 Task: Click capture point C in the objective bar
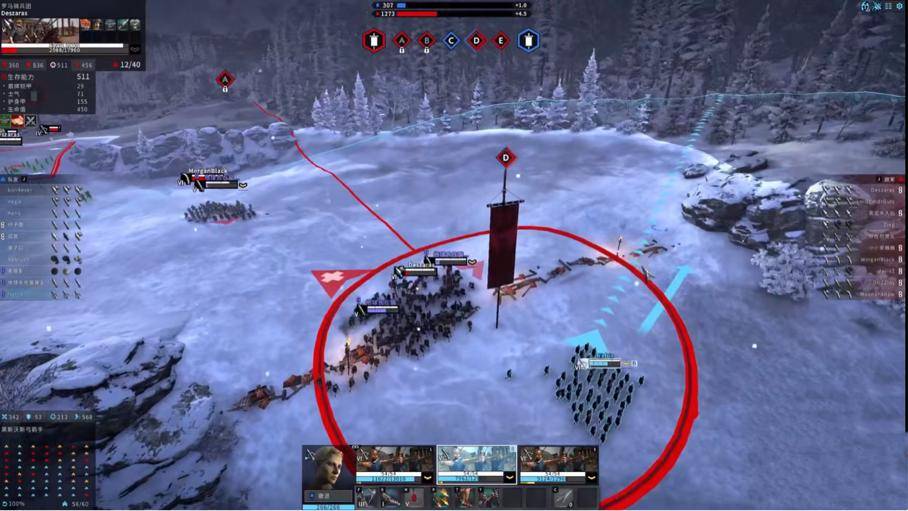[x=451, y=41]
